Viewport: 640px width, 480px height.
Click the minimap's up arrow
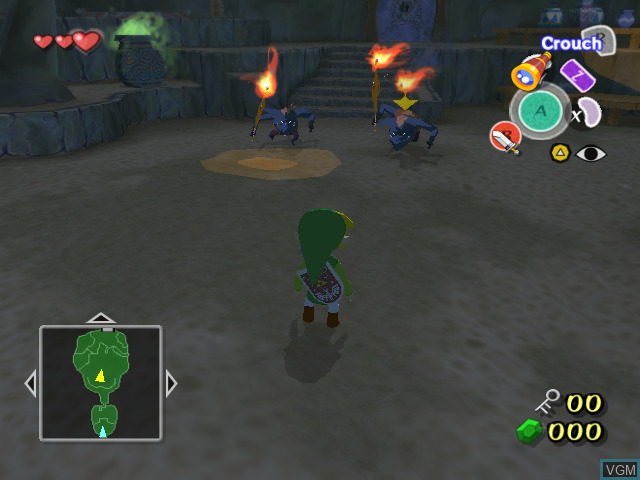100,318
